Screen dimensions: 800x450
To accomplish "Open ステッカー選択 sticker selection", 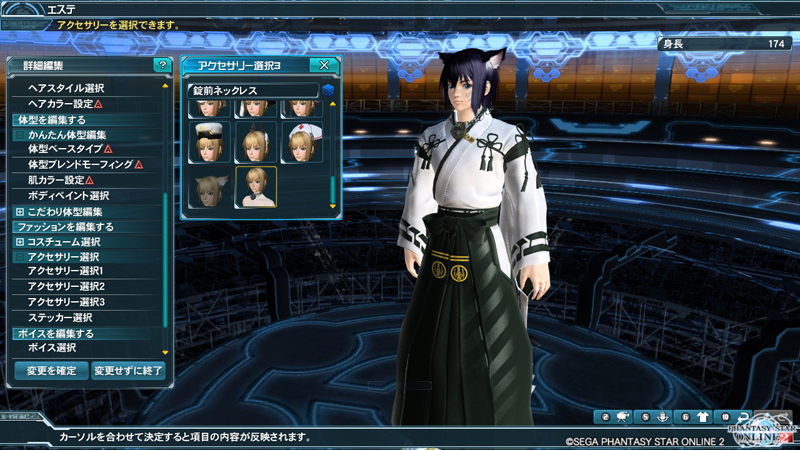I will (x=60, y=317).
